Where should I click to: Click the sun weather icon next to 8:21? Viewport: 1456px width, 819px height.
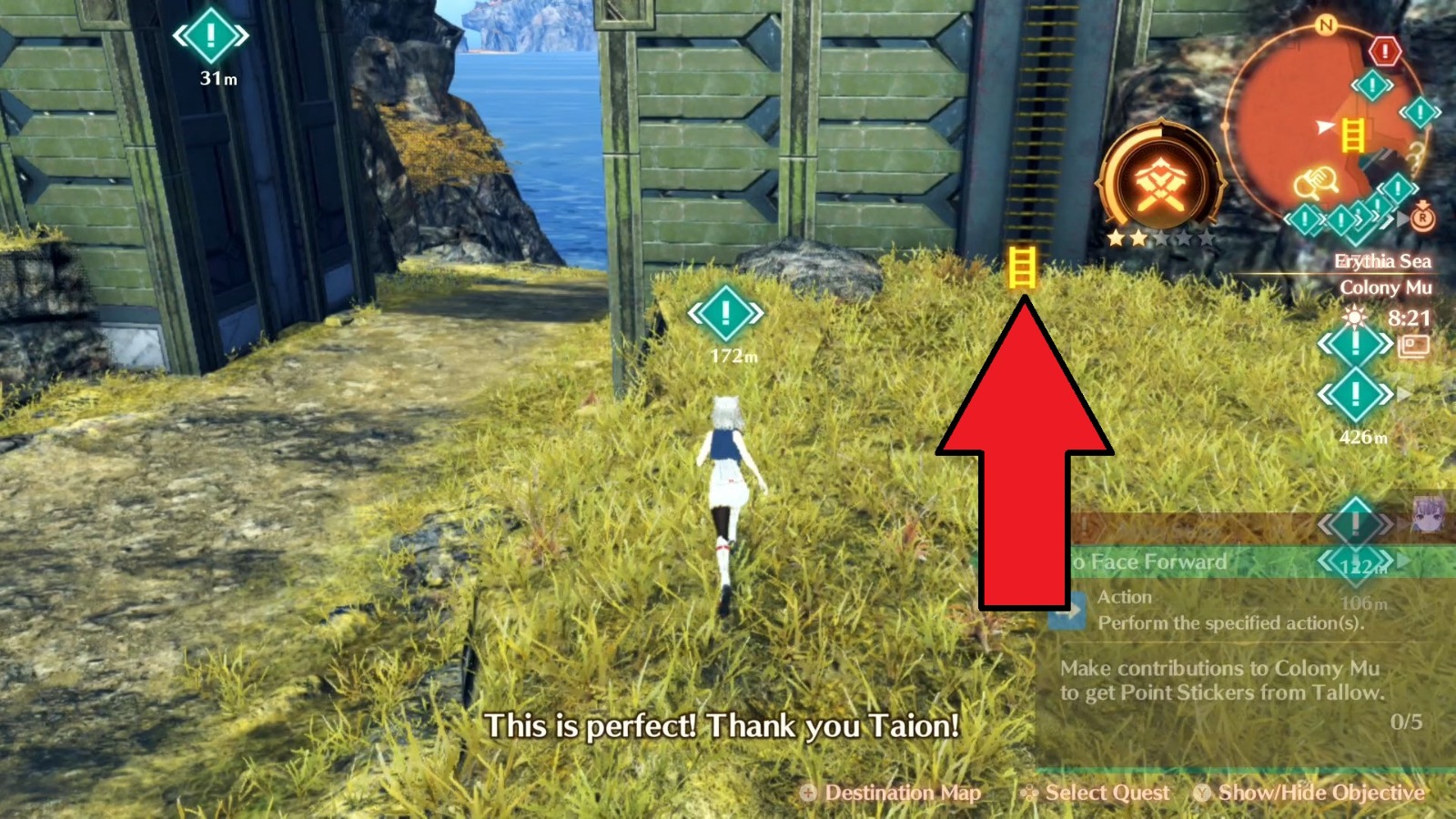[1354, 317]
